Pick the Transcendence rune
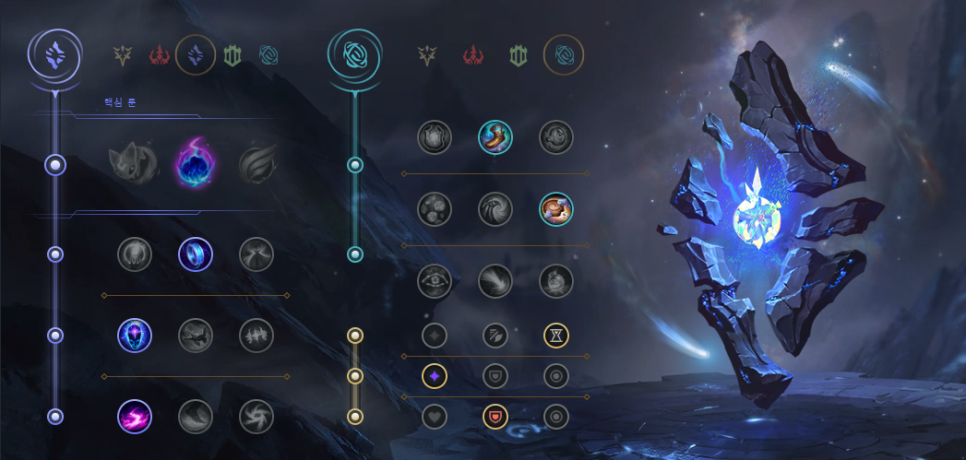 tap(134, 335)
